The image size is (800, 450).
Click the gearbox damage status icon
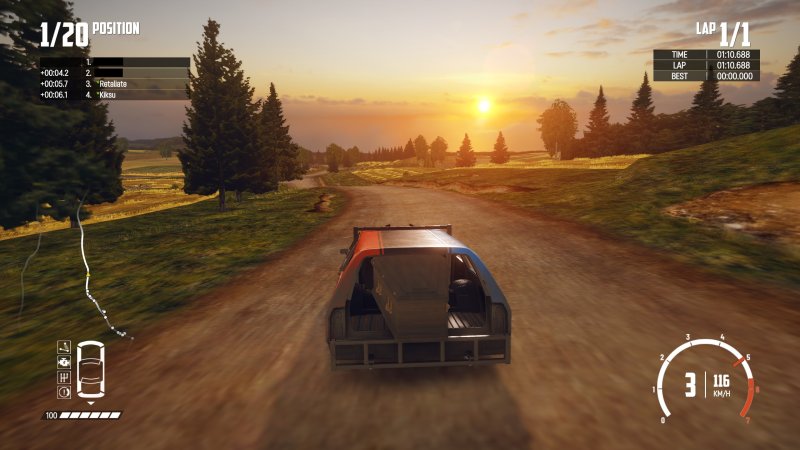(64, 377)
